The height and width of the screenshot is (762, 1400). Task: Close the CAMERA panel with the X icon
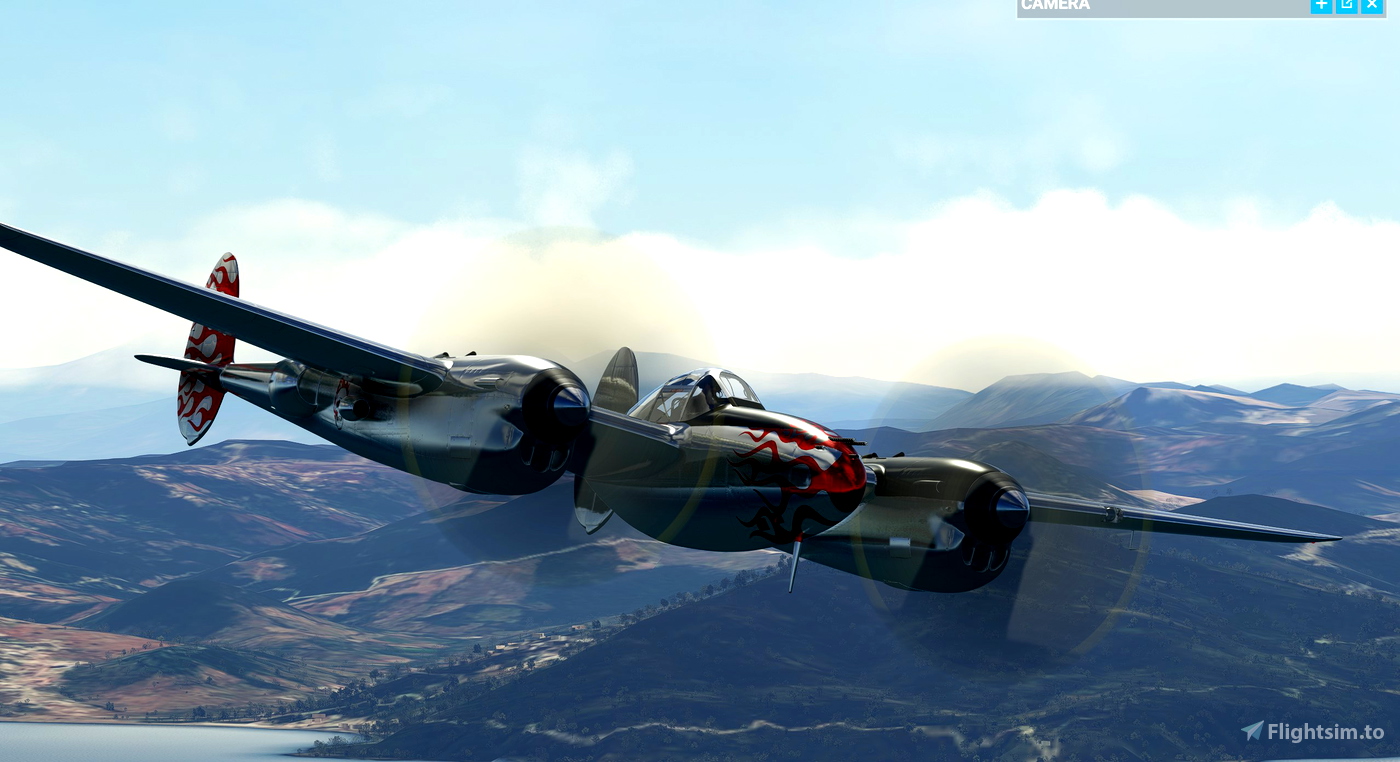[x=1372, y=5]
